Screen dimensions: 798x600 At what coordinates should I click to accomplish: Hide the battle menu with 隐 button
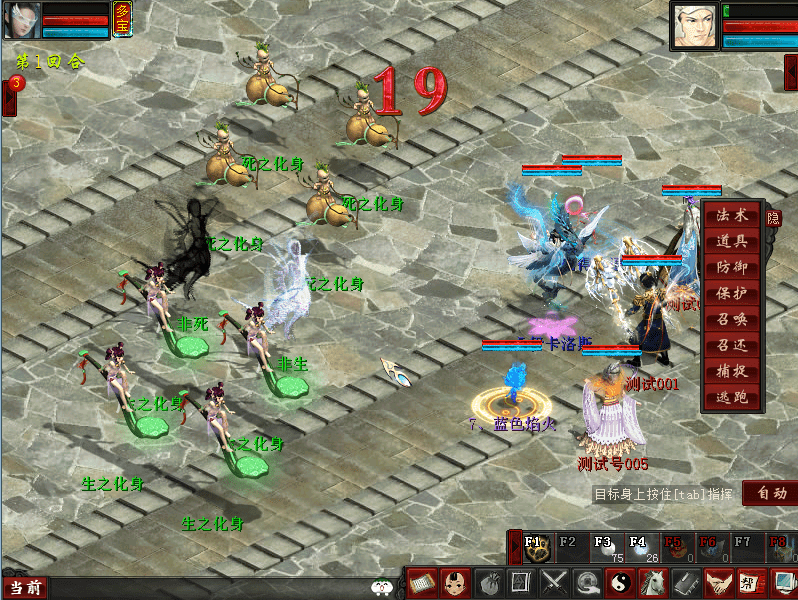click(773, 216)
